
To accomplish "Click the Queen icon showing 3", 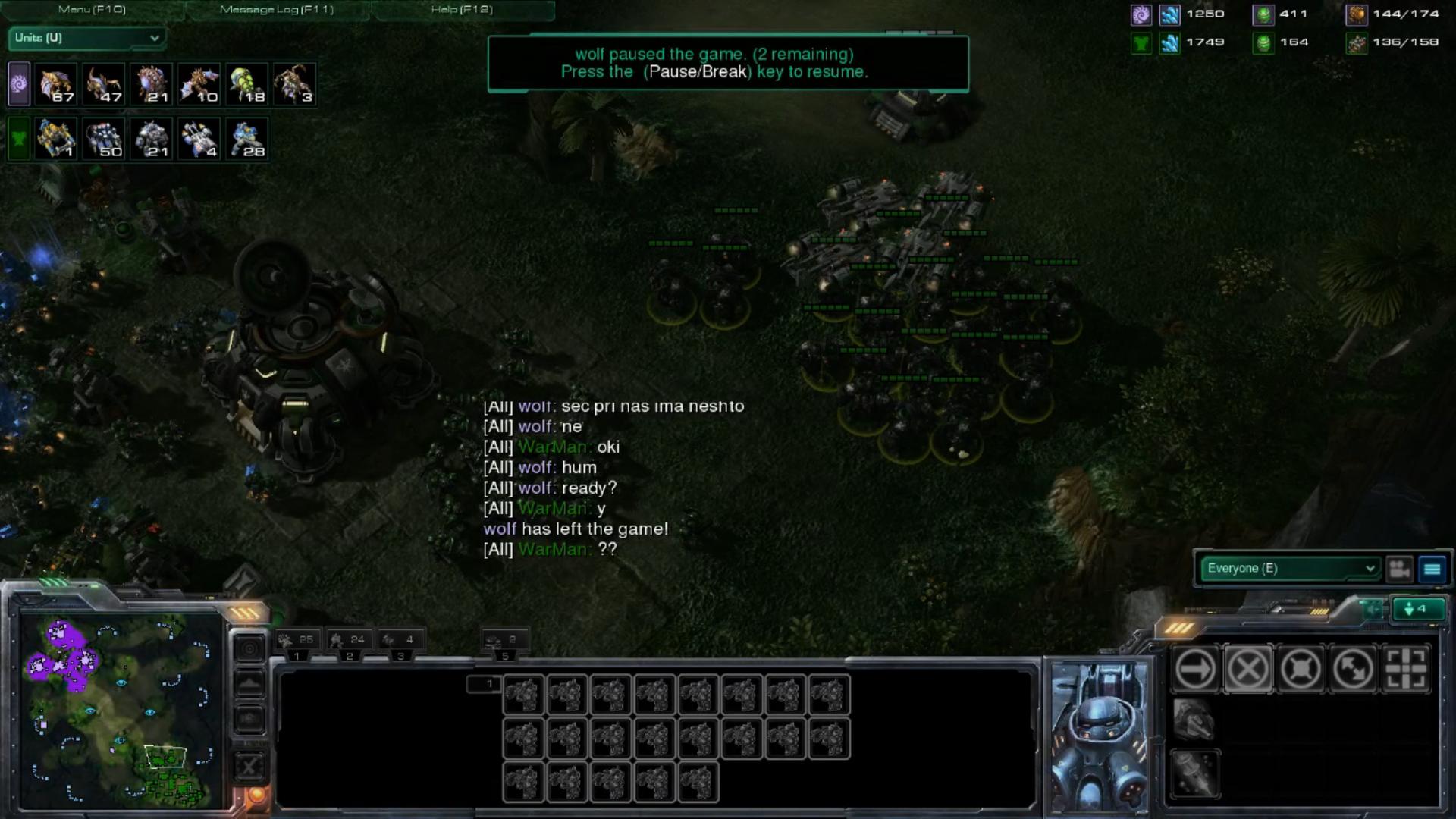I will 294,84.
